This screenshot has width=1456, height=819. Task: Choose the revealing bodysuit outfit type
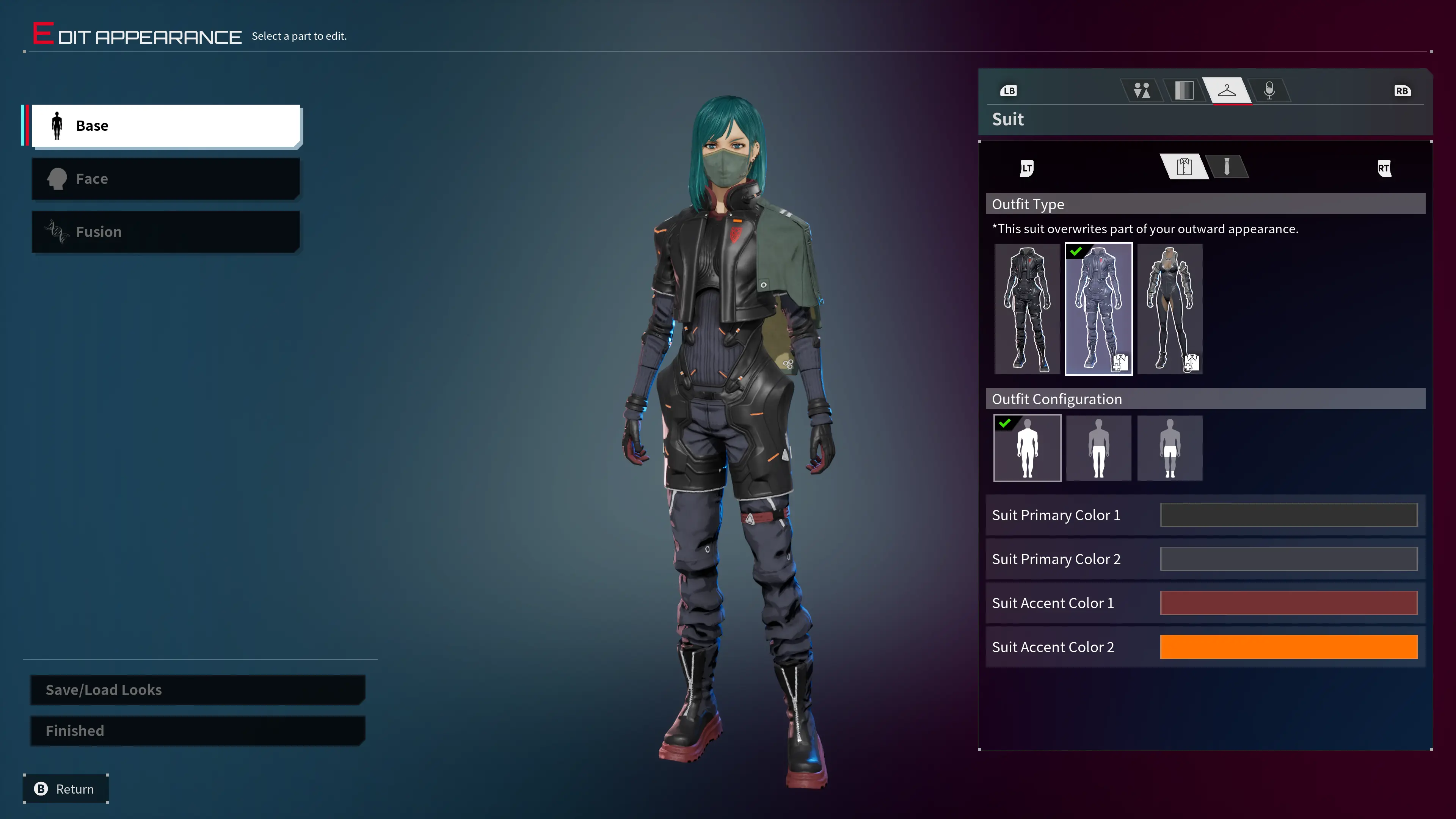coord(1169,309)
